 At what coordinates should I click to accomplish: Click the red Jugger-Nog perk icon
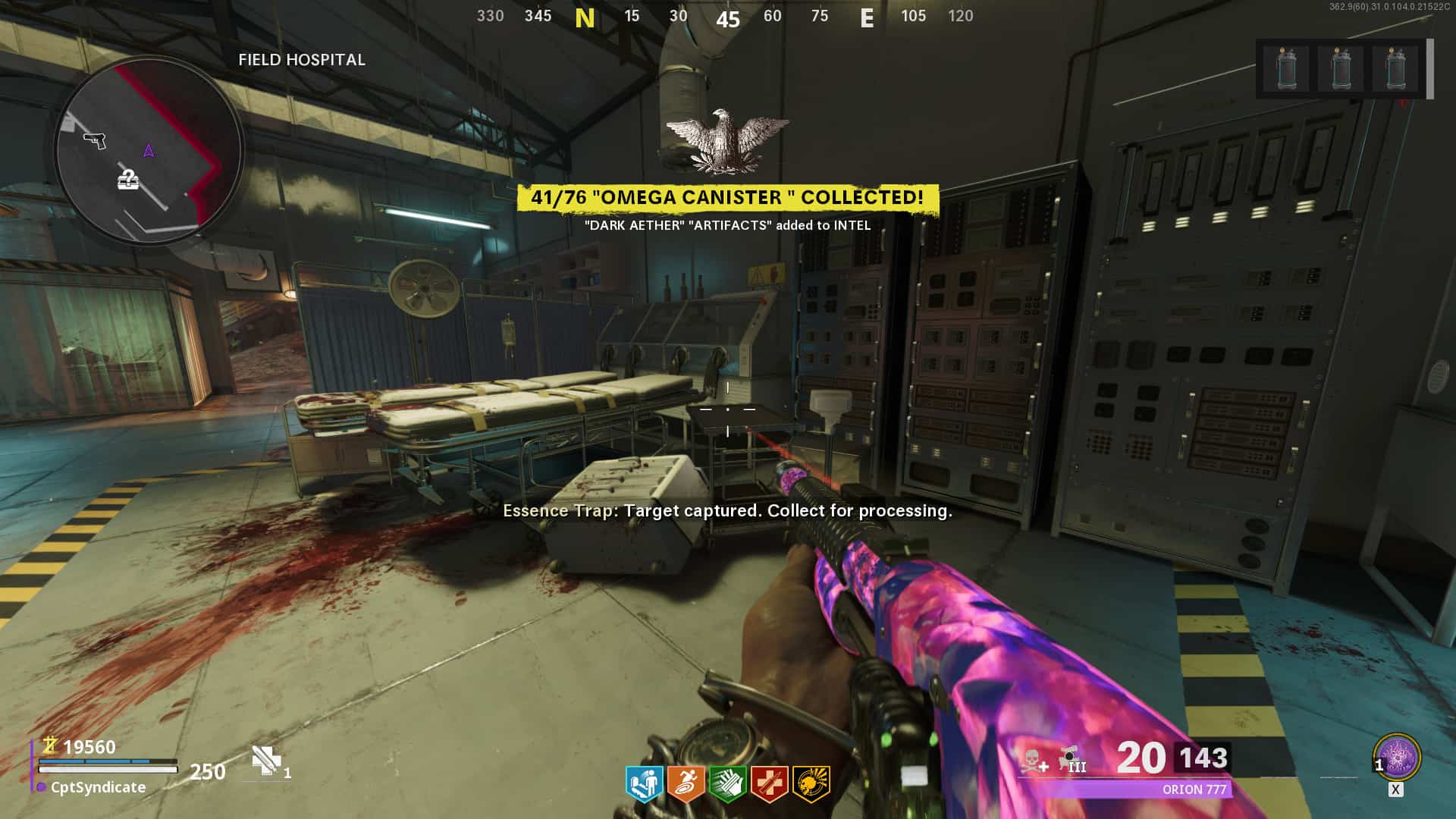pos(769,784)
